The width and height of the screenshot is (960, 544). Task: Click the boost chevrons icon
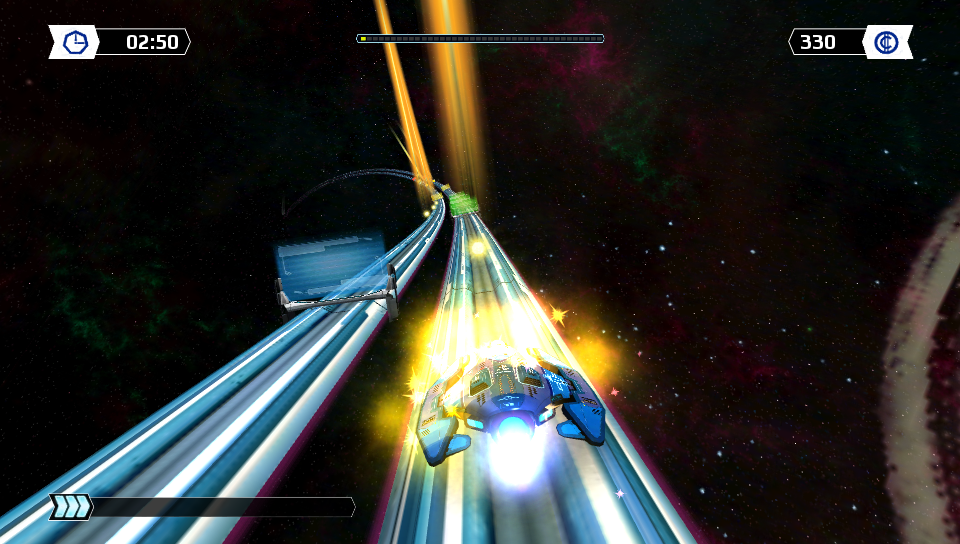pyautogui.click(x=72, y=507)
